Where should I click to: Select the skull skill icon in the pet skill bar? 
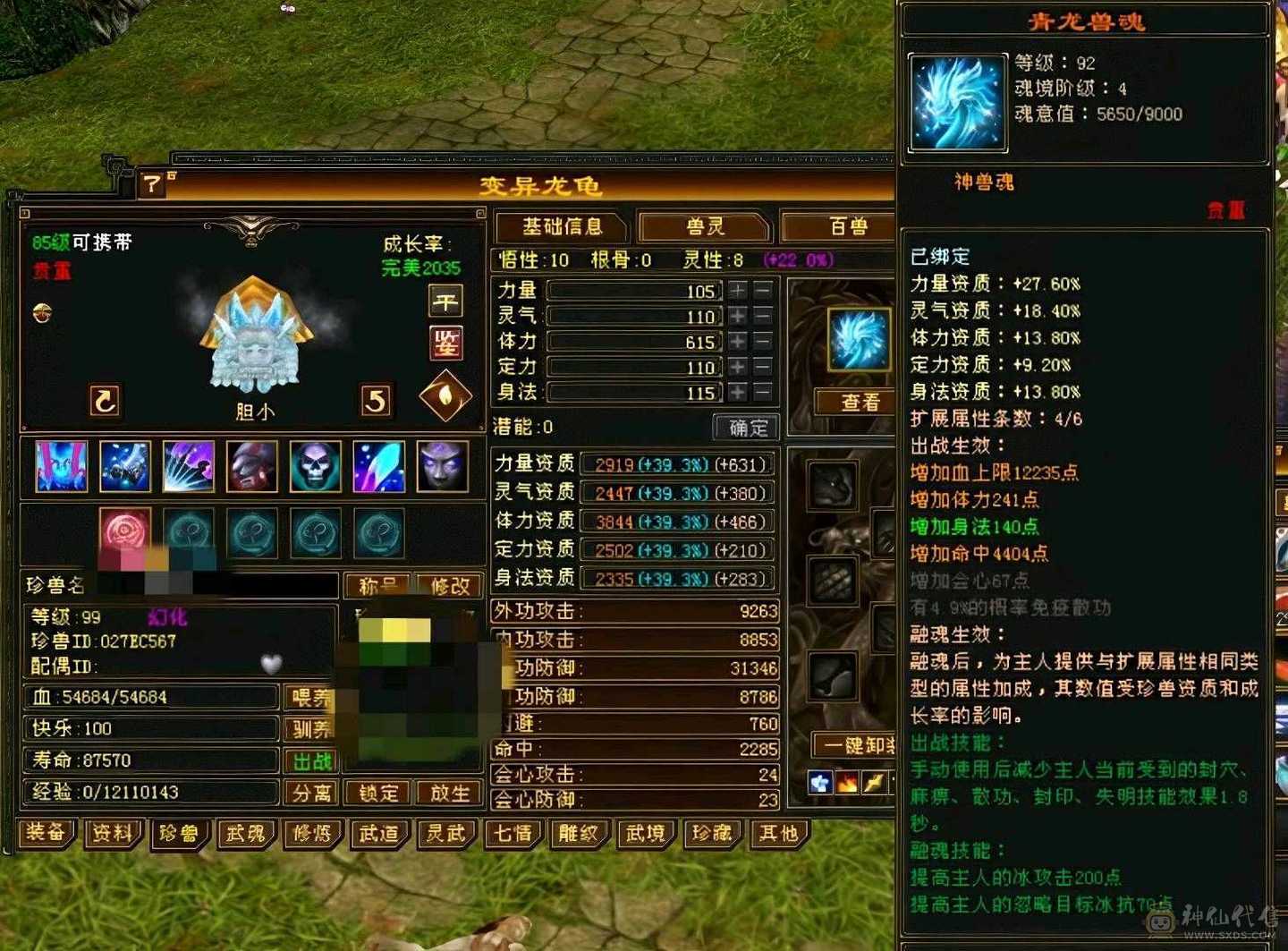[x=315, y=467]
